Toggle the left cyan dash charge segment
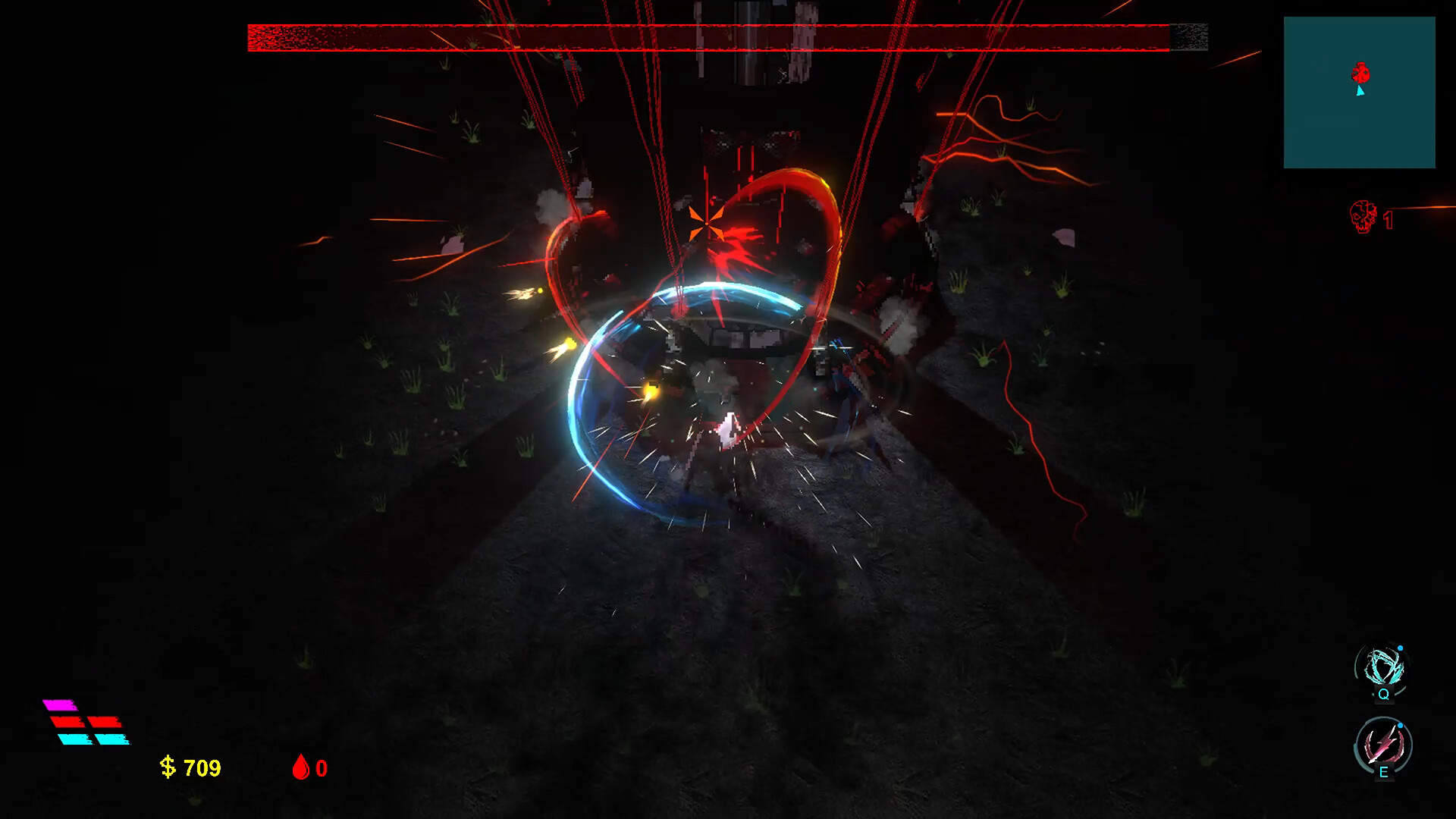The height and width of the screenshot is (819, 1456). coord(74,739)
